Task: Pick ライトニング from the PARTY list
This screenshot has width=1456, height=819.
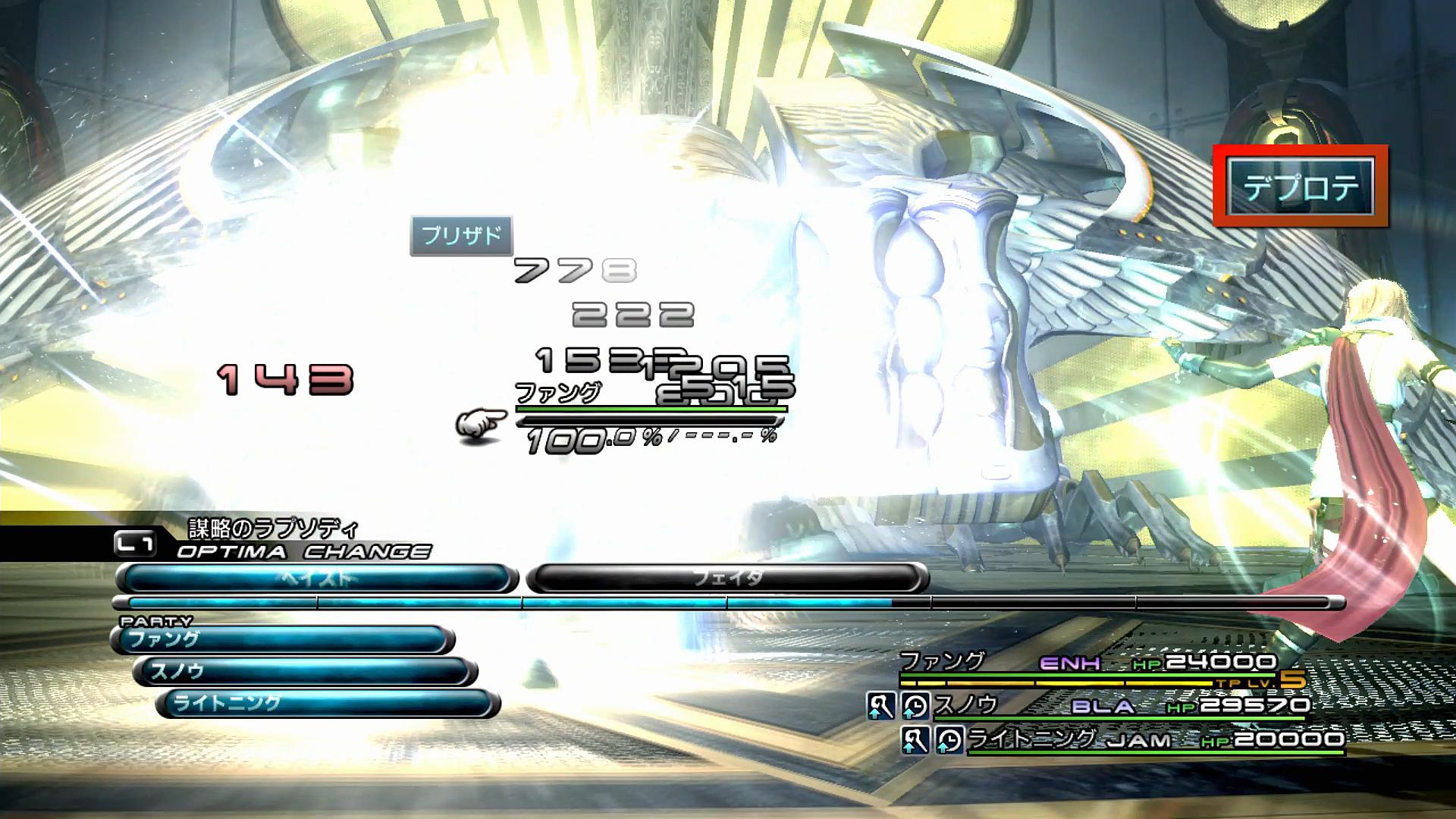Action: click(328, 704)
